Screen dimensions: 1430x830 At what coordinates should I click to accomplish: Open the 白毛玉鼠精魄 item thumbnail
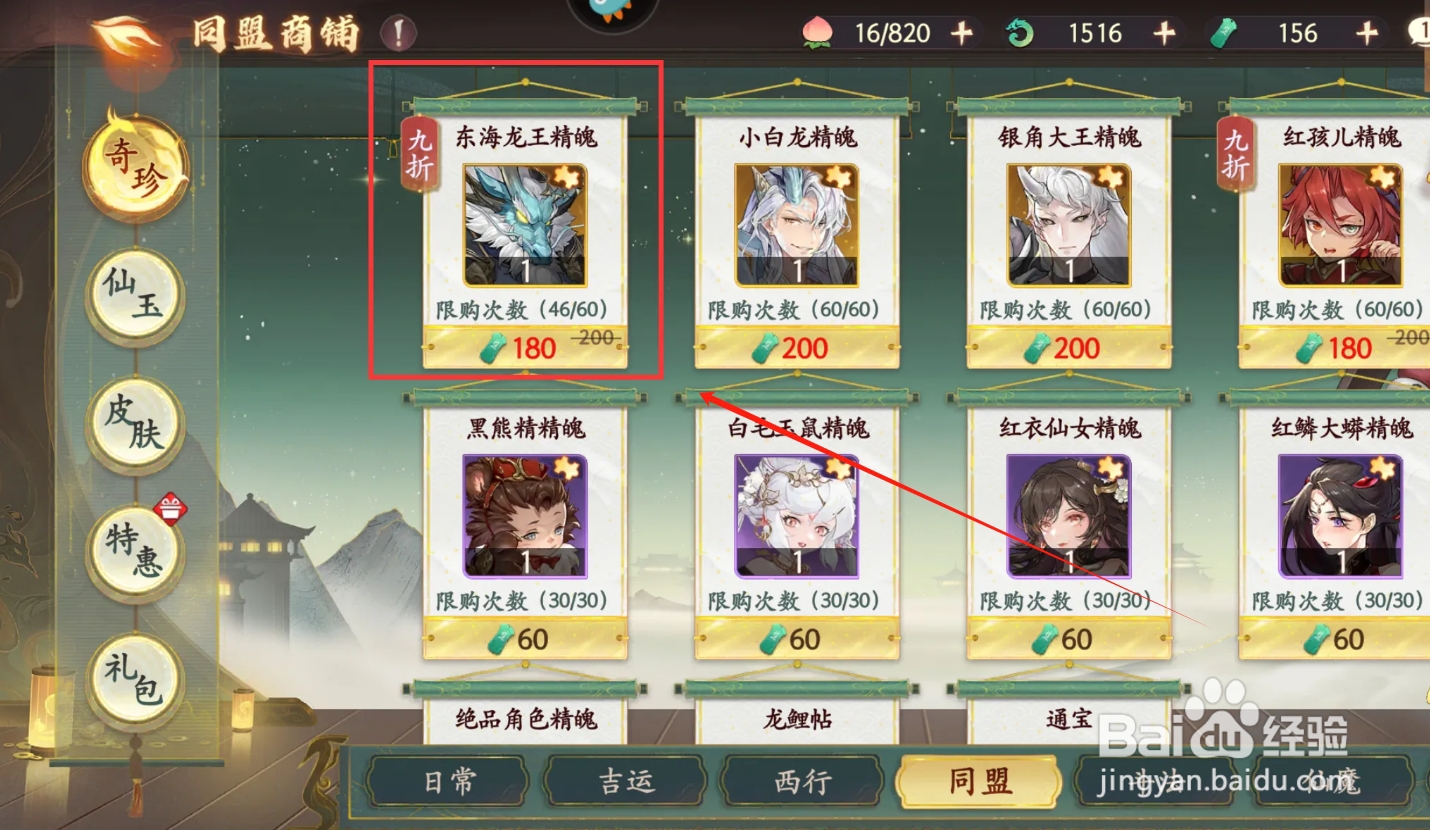click(x=797, y=516)
